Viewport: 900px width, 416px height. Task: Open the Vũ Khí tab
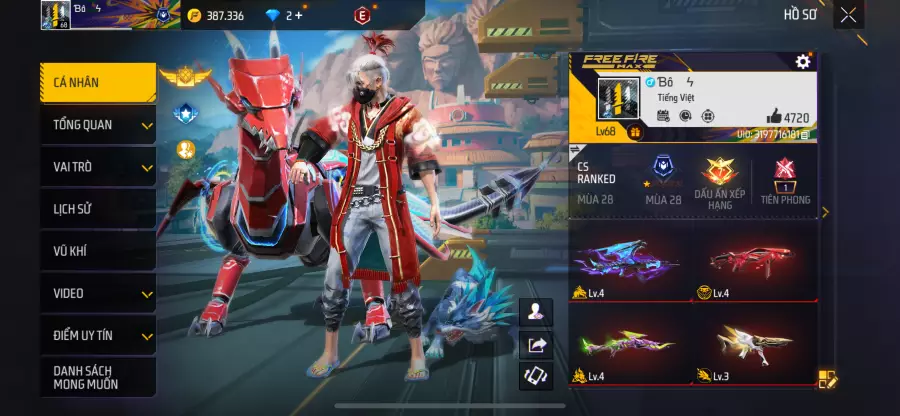[97, 251]
